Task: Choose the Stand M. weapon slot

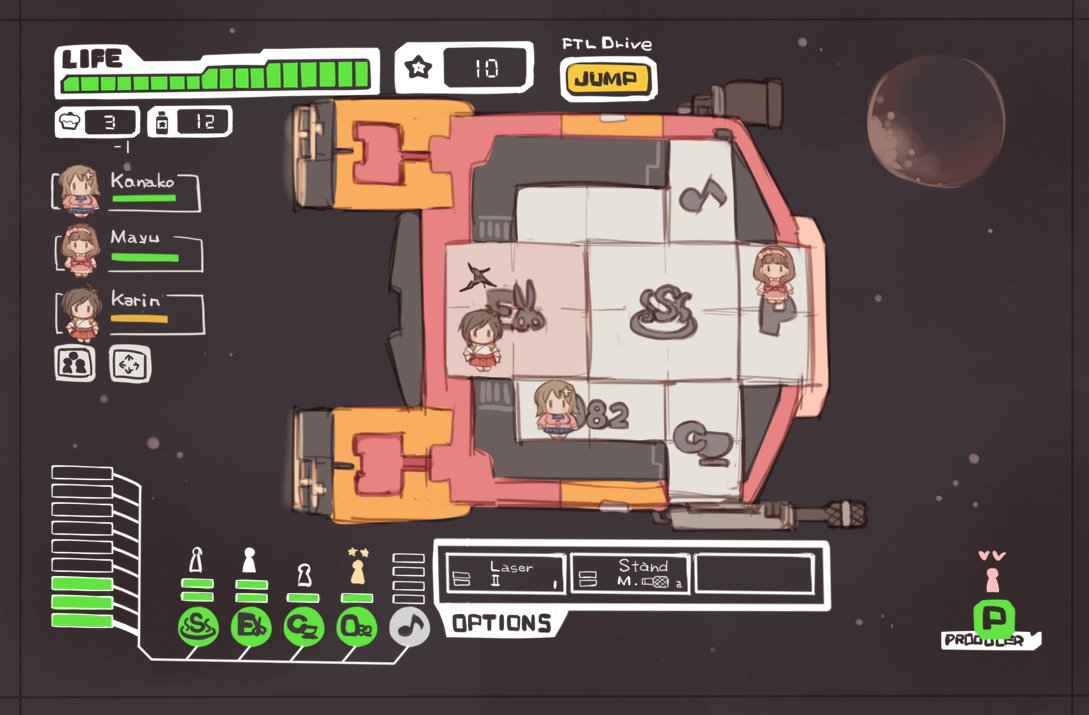Action: 630,574
